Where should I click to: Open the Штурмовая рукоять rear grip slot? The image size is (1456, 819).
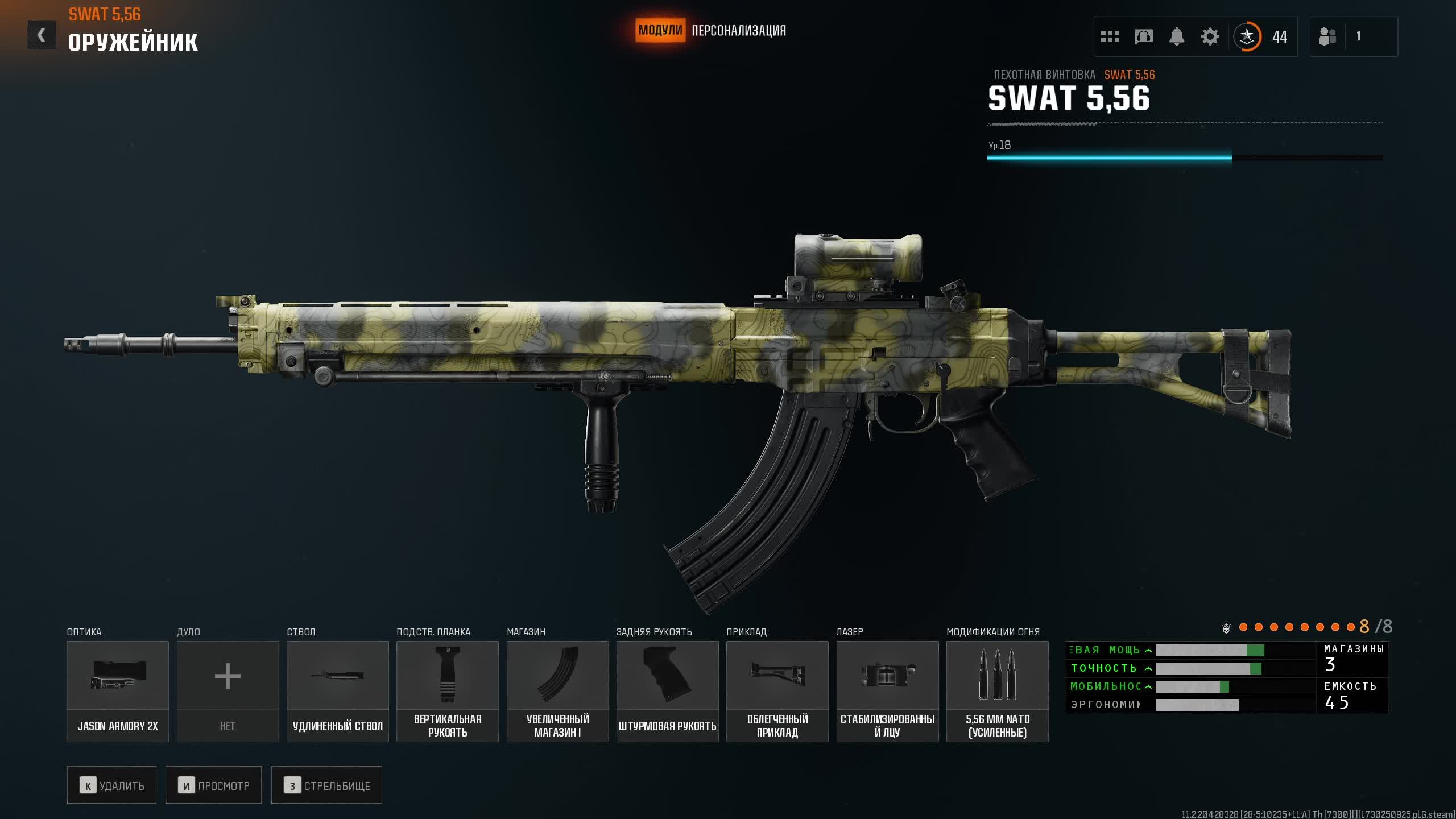coord(668,691)
